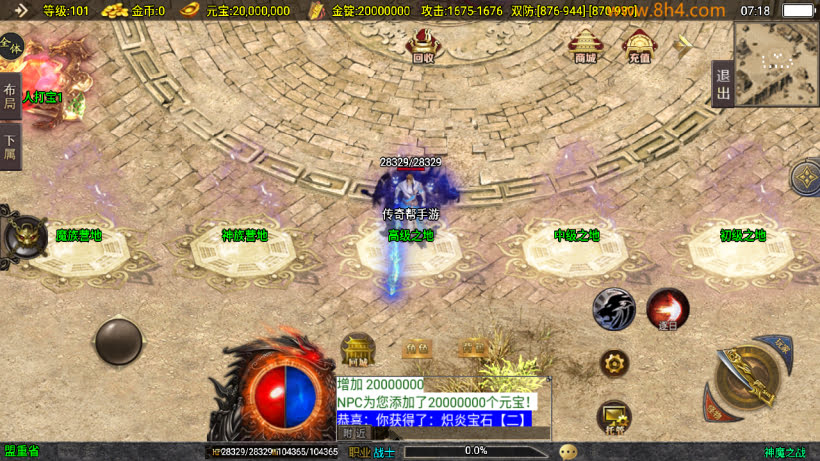Open the 托管 auto-play button
820x461 pixels.
(x=614, y=417)
